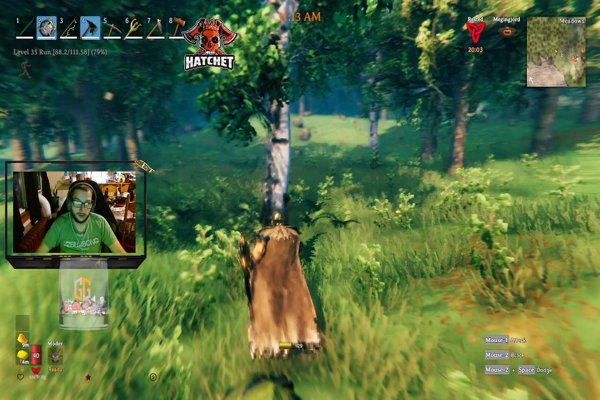Select the round shield in hotbar slot 2
Screen dimensions: 600x400
click(x=47, y=28)
